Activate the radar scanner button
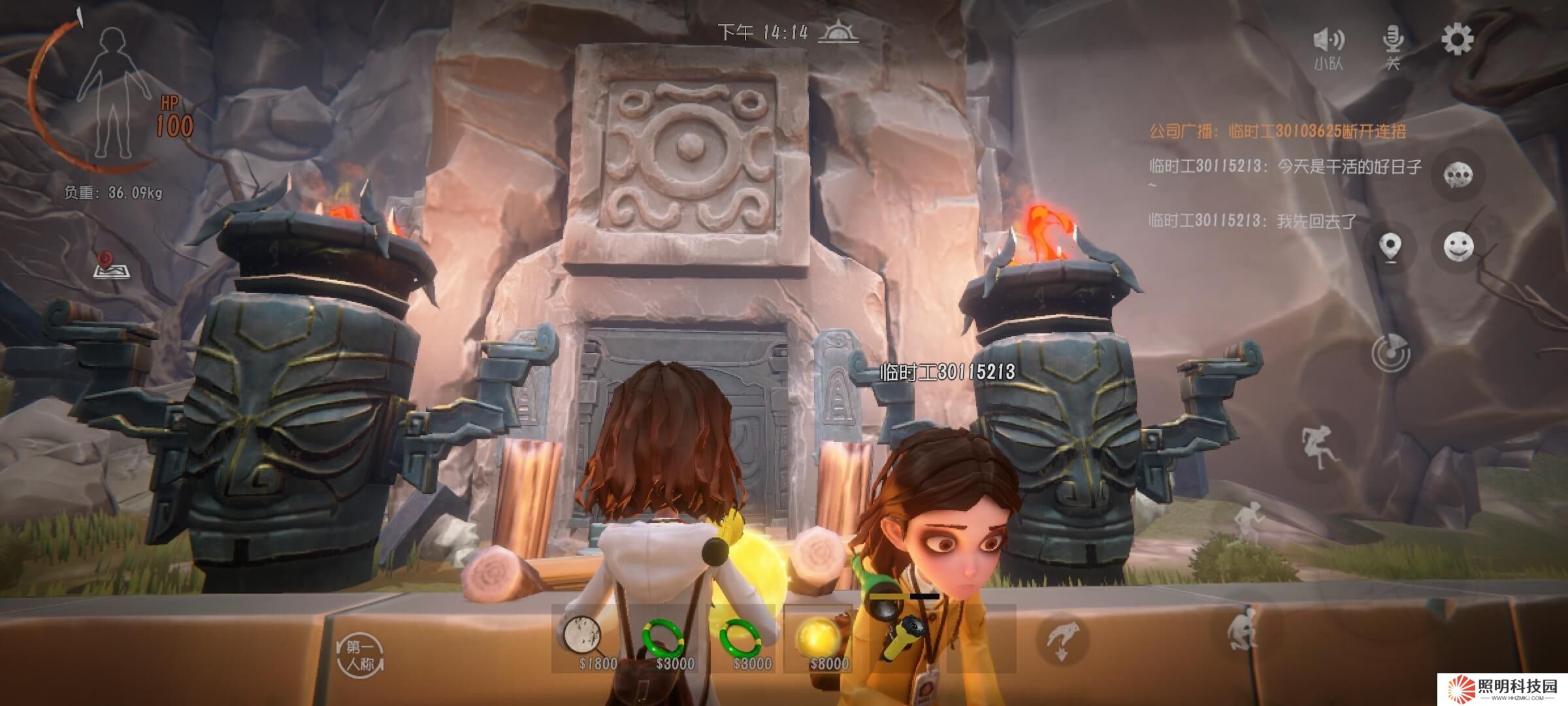Viewport: 1568px width, 706px height. (1390, 354)
